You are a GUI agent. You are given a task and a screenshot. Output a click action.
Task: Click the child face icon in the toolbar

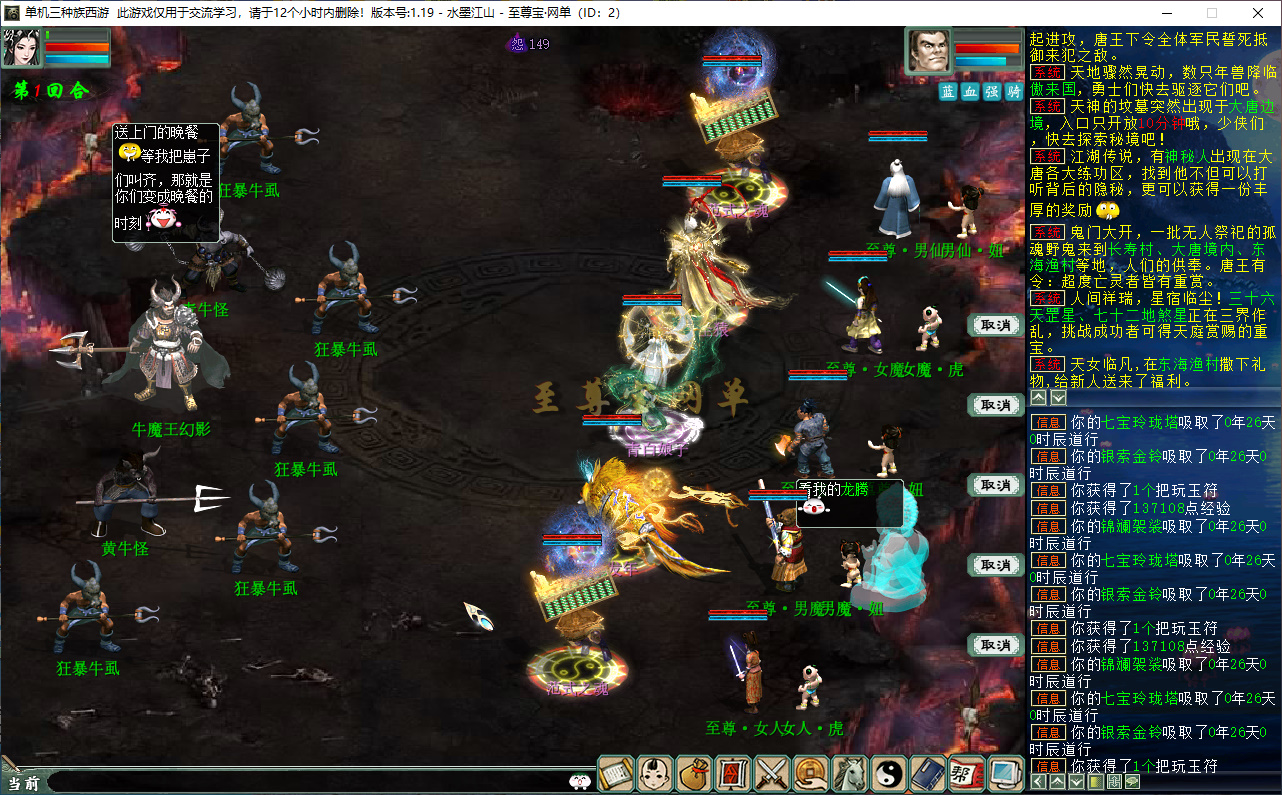tap(655, 773)
